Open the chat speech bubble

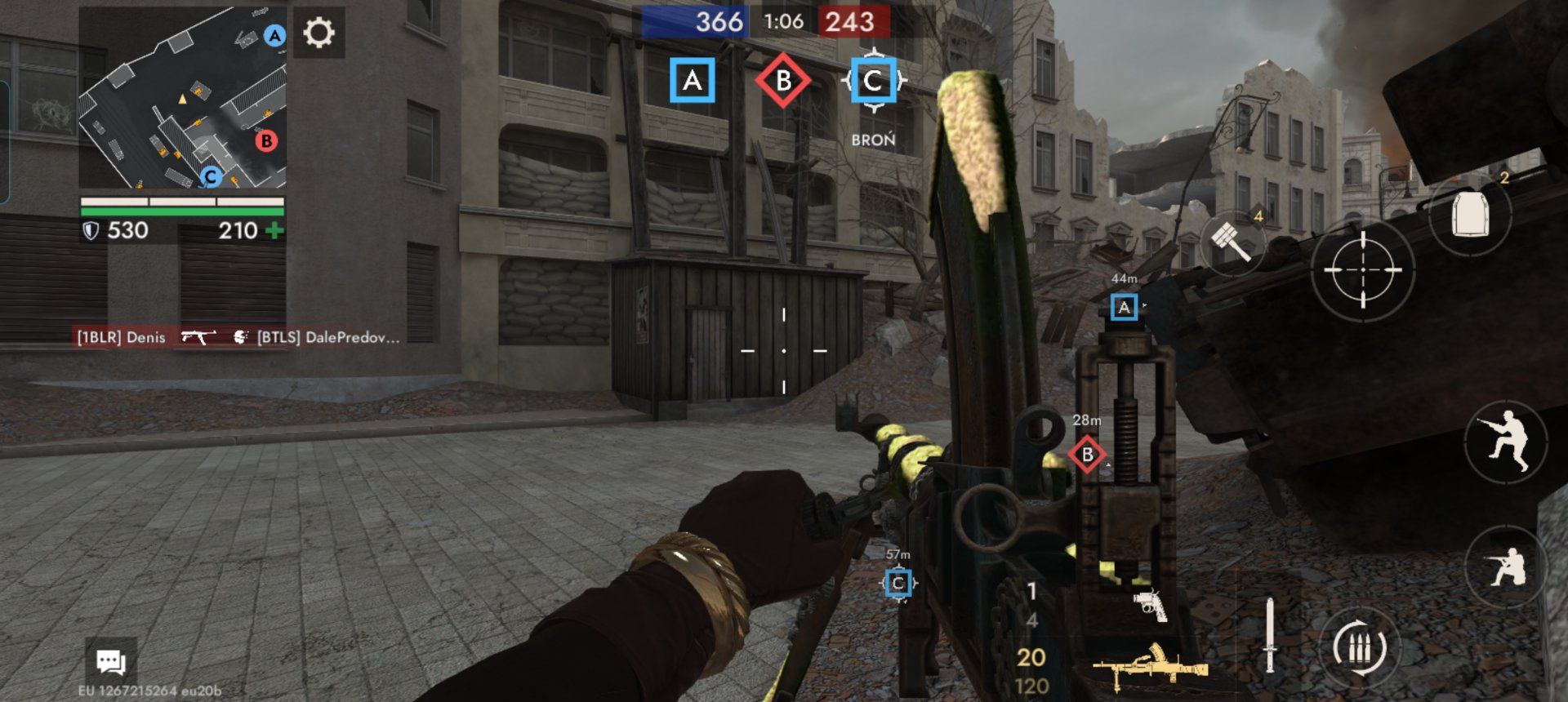(110, 661)
